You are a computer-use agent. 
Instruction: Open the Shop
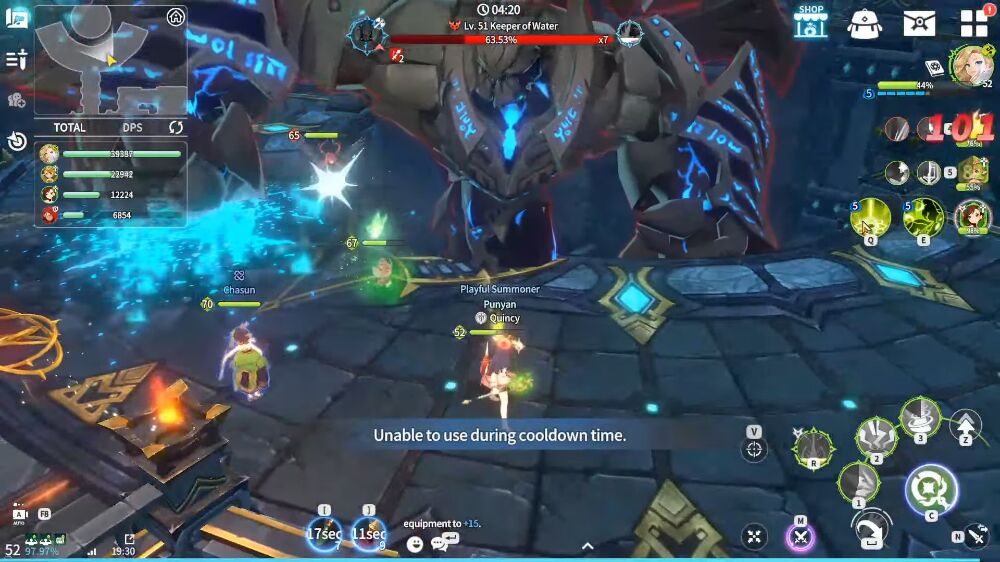(810, 20)
